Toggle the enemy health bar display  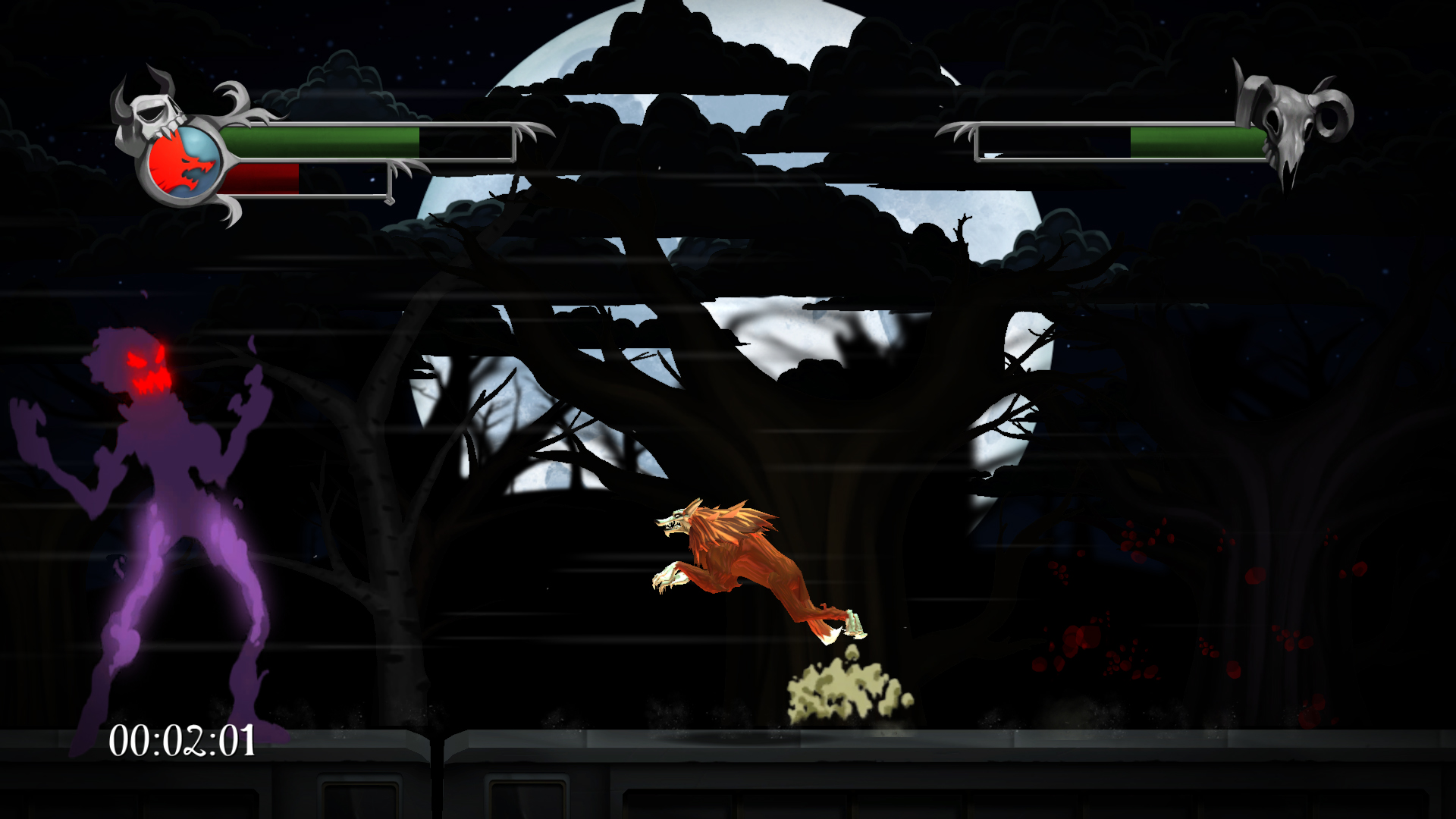pos(1122,140)
